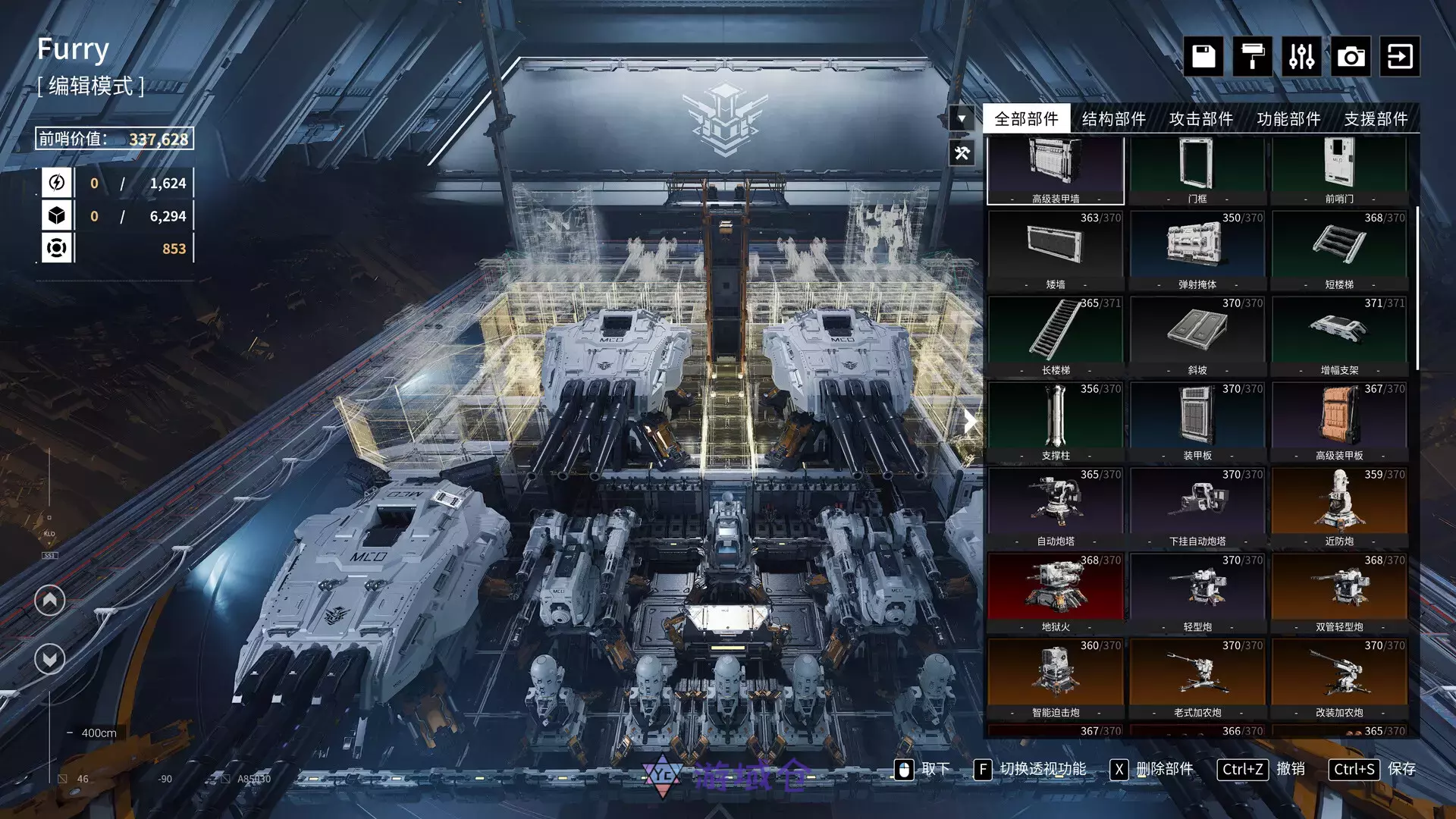This screenshot has height=819, width=1456.
Task: Open the 支援部件 support parts tab
Action: [1376, 118]
